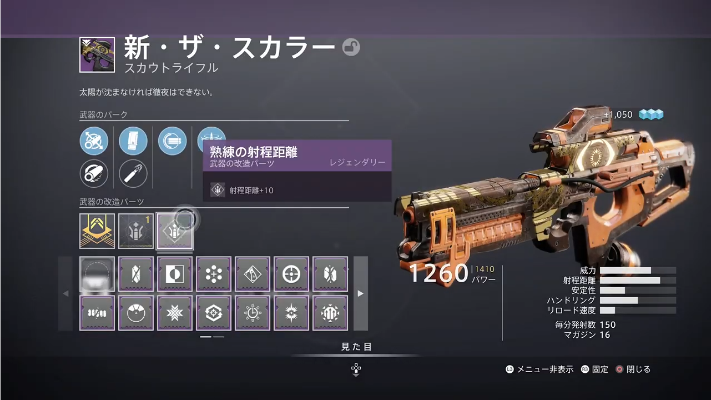Select the magazine perk icon
Image resolution: width=711 pixels, height=400 pixels.
point(133,141)
